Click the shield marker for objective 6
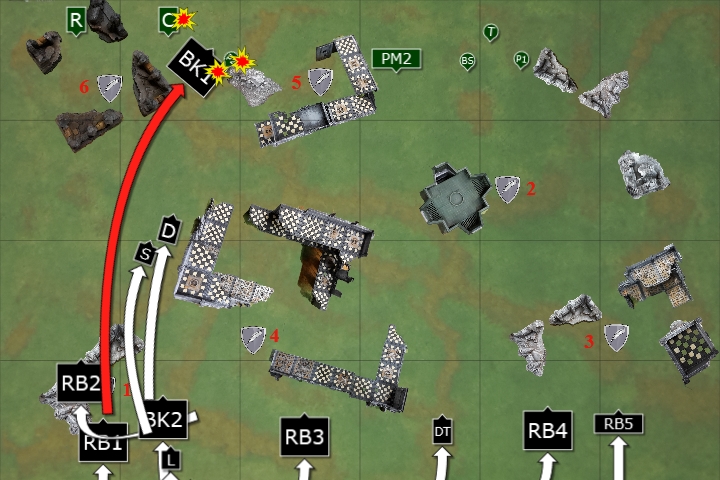Screen dimensions: 720x480 pyautogui.click(x=109, y=88)
